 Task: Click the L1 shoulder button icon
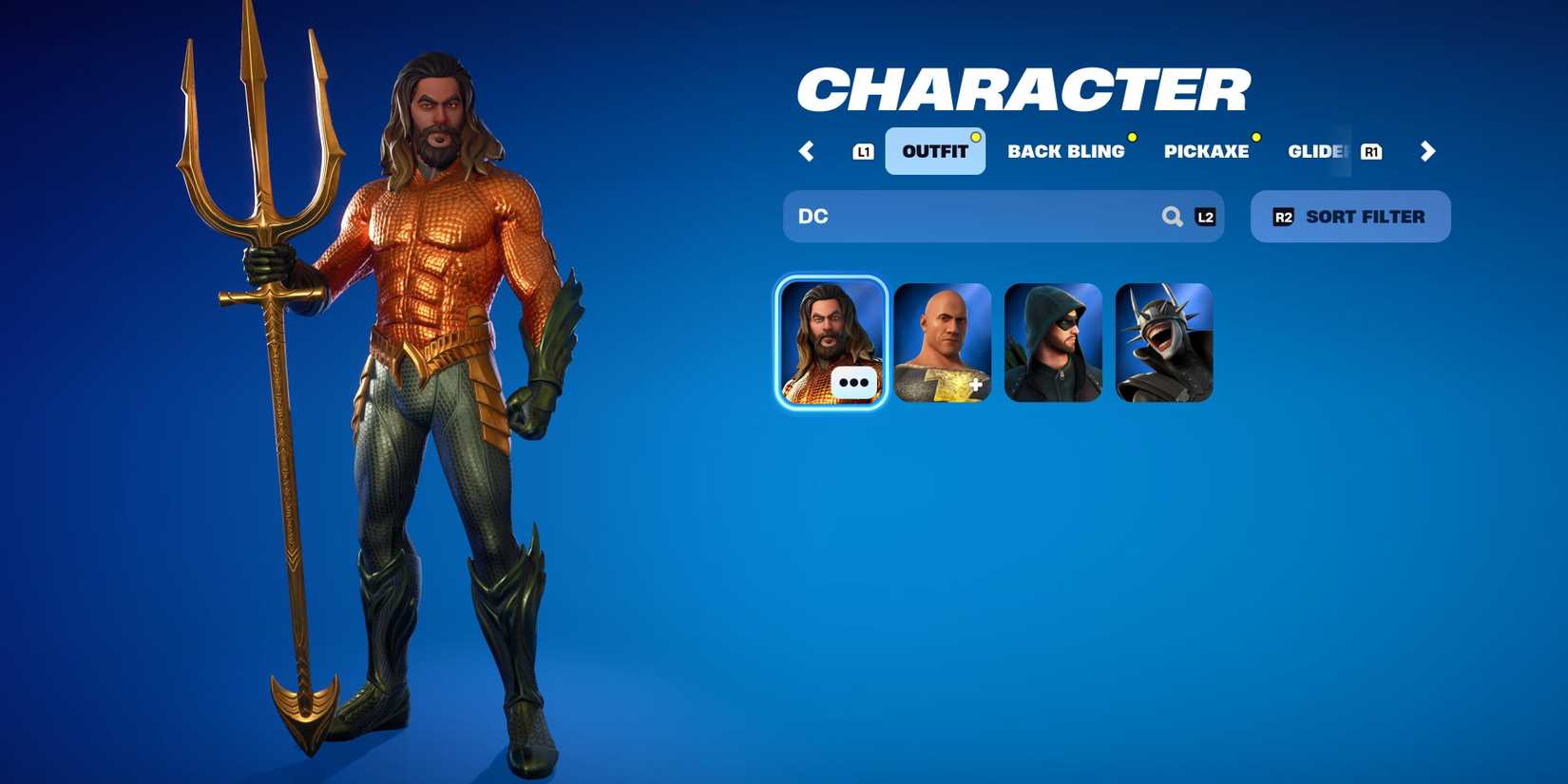[863, 150]
